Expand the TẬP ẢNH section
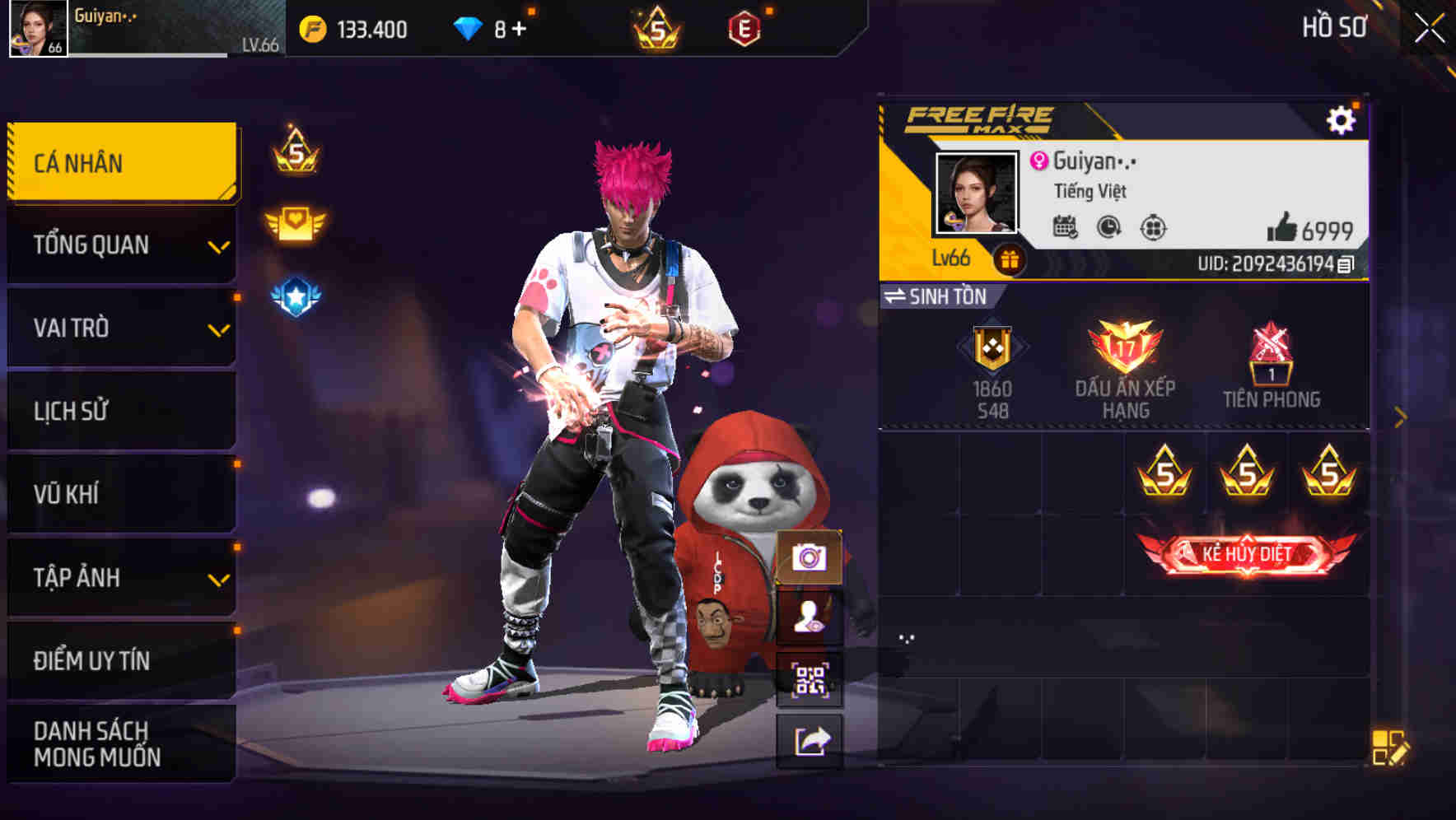 120,578
